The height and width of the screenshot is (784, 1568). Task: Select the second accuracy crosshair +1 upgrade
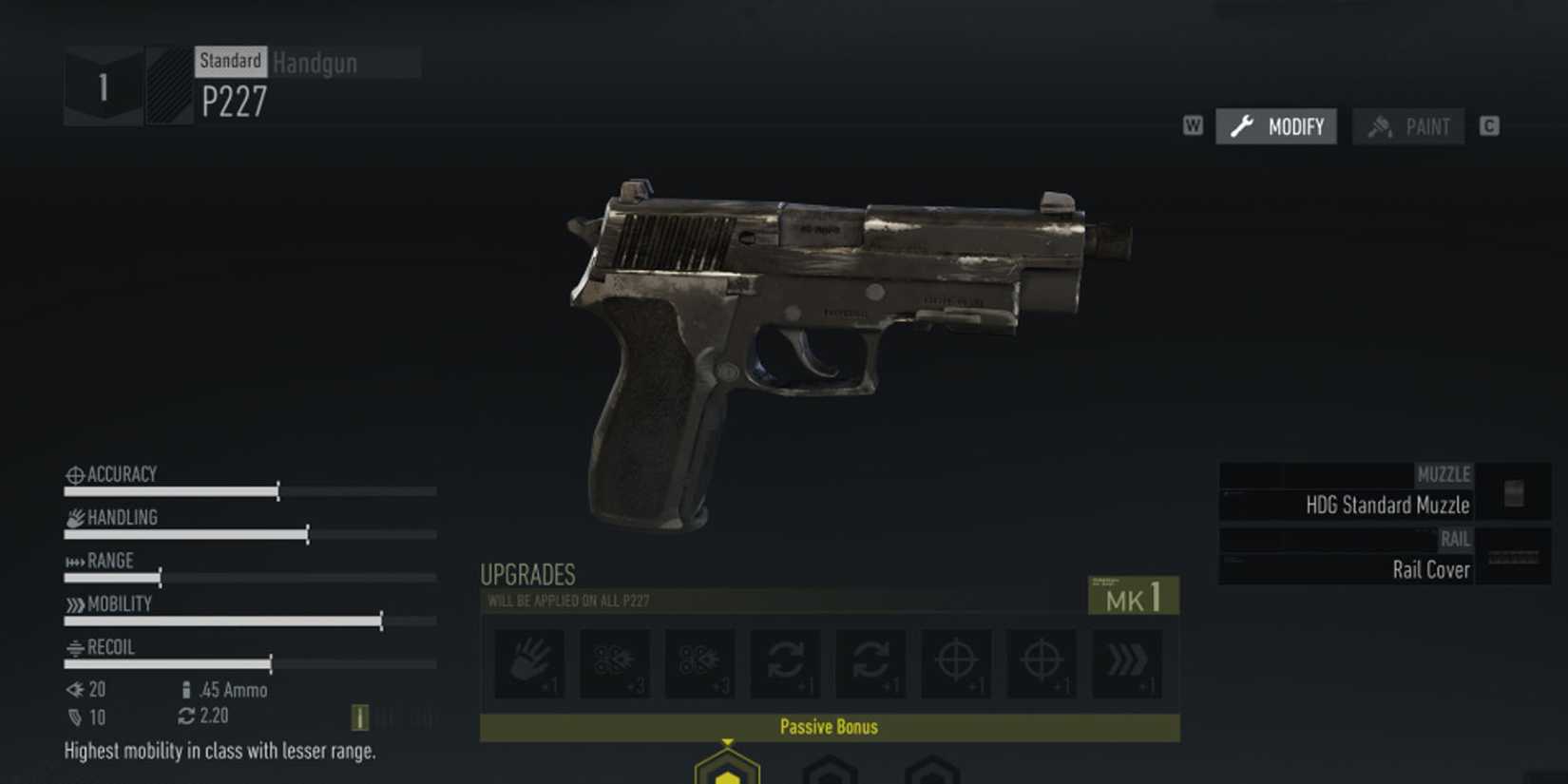[1042, 665]
